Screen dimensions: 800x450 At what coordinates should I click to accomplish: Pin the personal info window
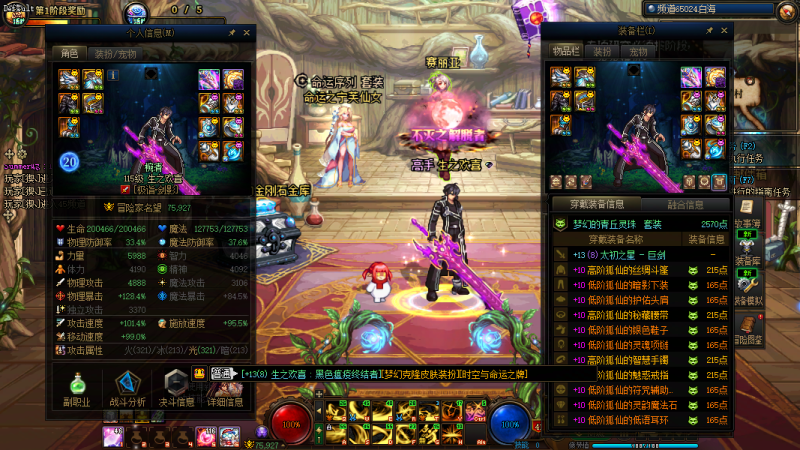231,33
